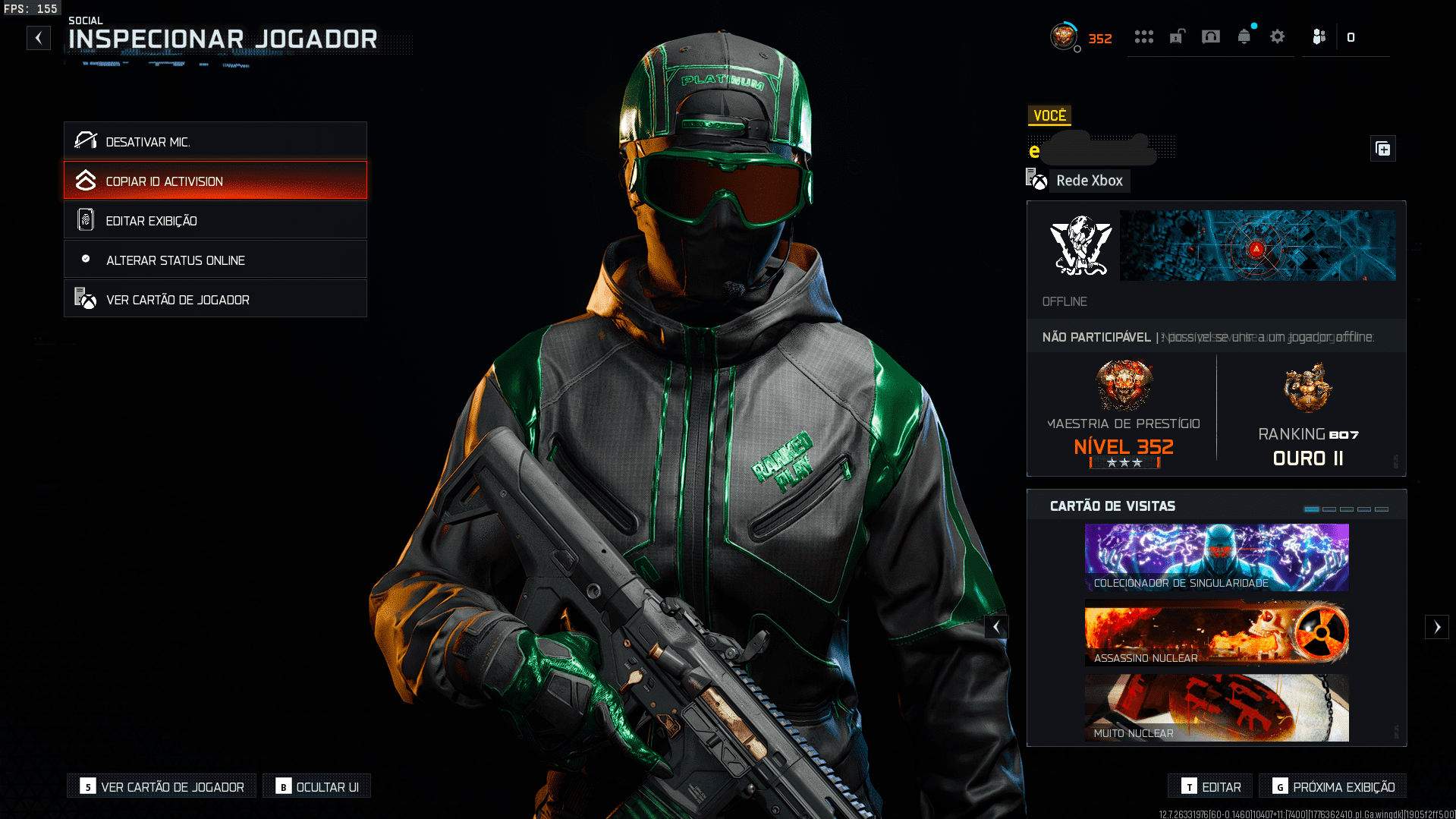Open the social party icon
The width and height of the screenshot is (1456, 819).
(x=1319, y=36)
